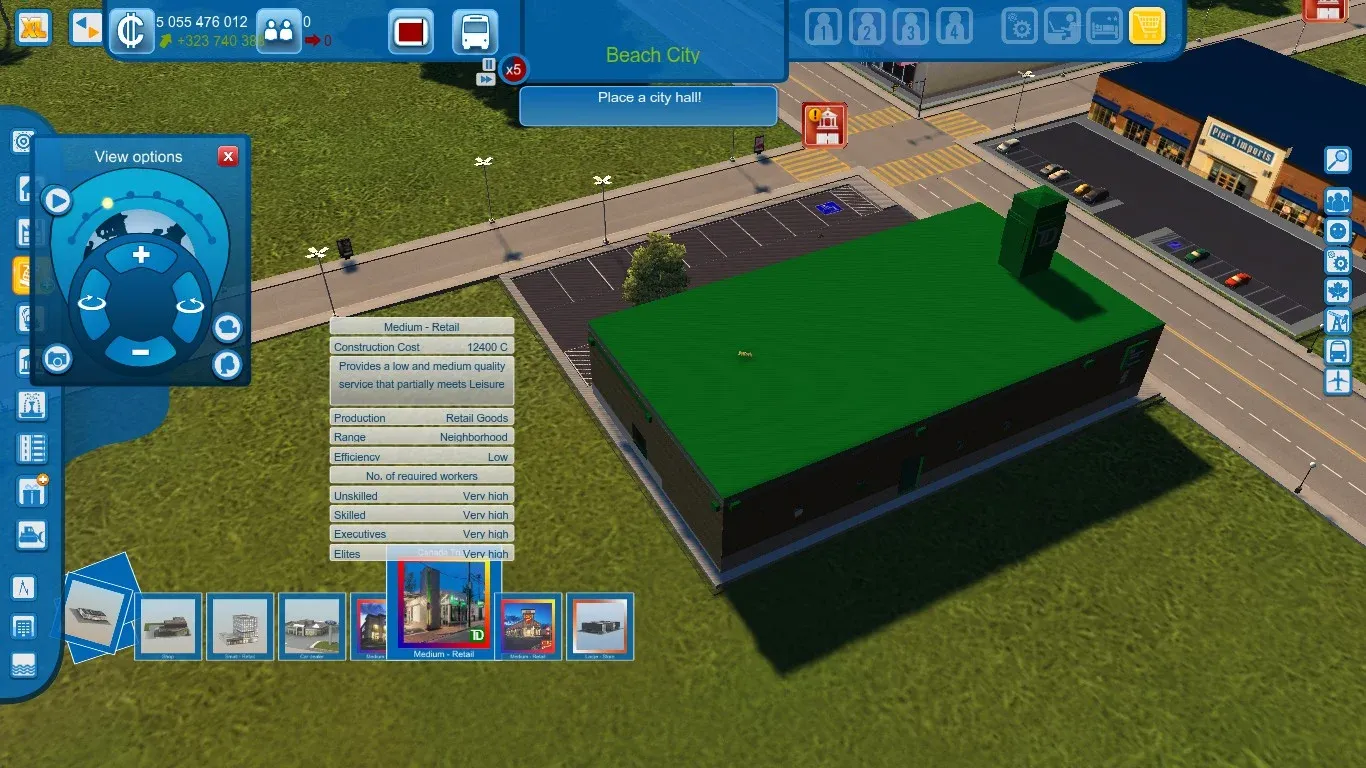Open the XL main menu button
The height and width of the screenshot is (768, 1366).
(35, 28)
